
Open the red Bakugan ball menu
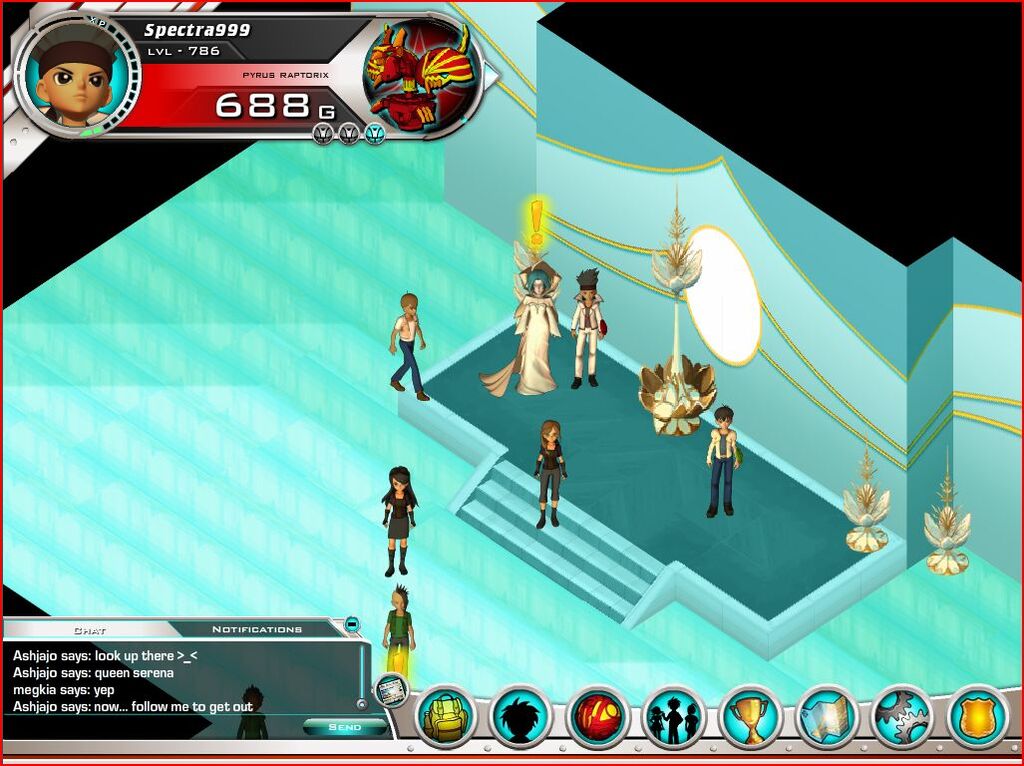598,716
